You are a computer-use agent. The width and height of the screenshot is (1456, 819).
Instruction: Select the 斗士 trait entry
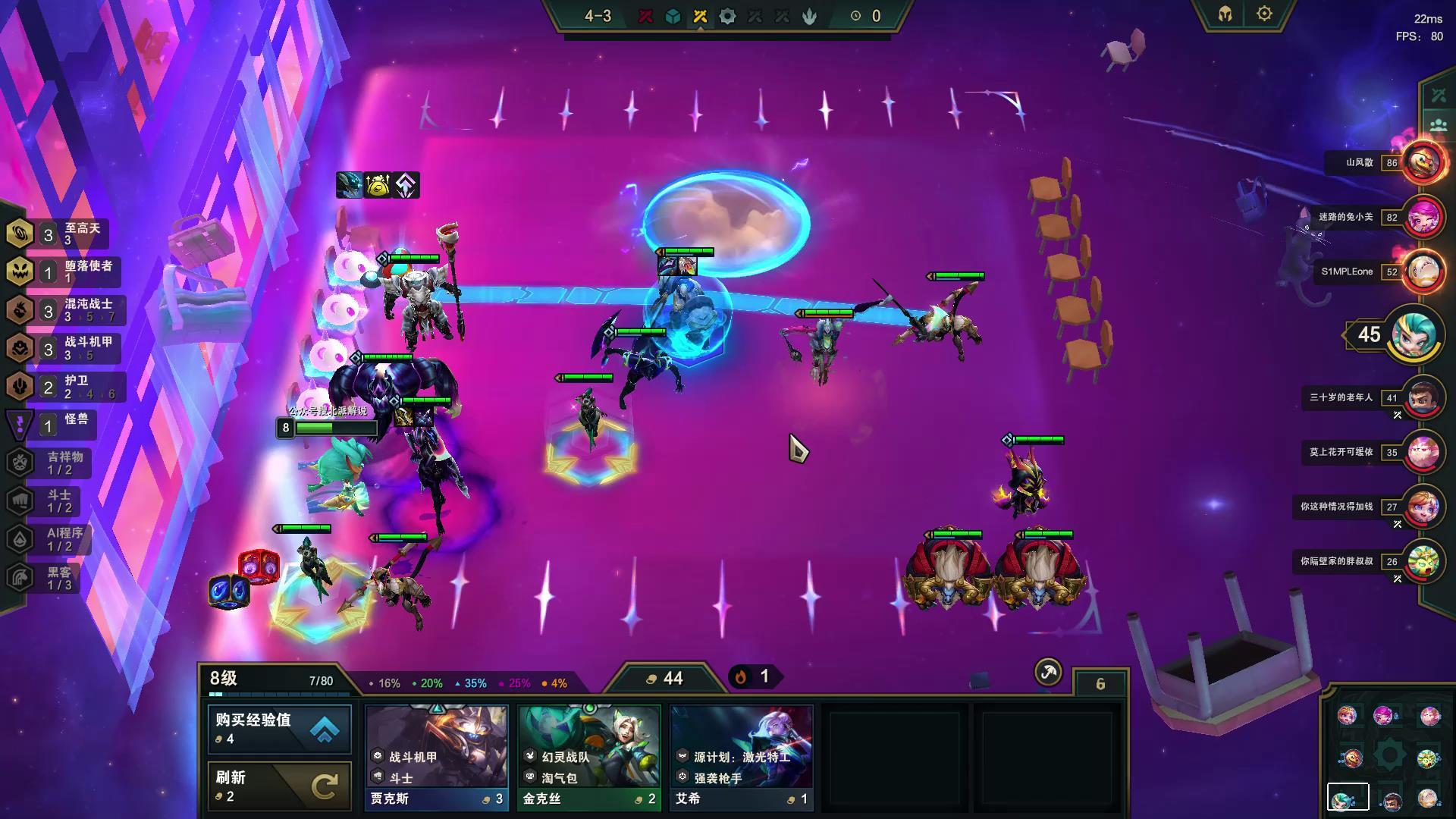tap(47, 500)
